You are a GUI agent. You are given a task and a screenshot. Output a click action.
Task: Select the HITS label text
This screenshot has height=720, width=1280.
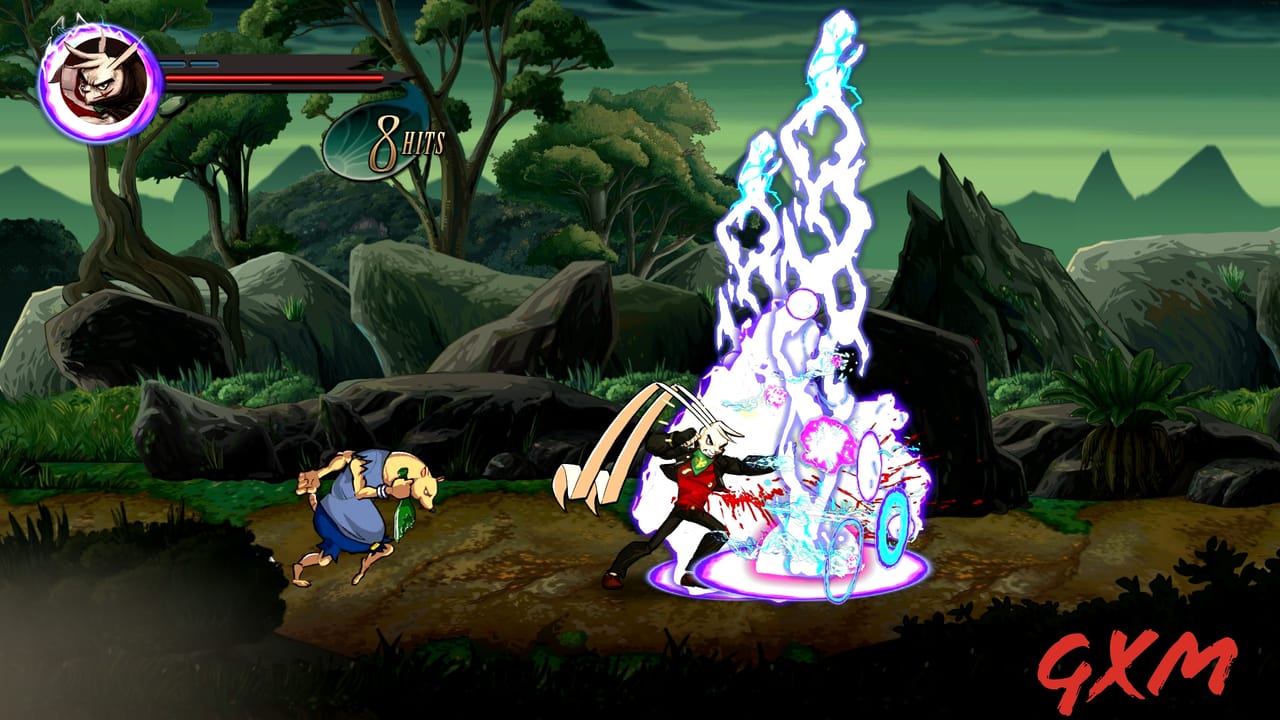coord(424,143)
